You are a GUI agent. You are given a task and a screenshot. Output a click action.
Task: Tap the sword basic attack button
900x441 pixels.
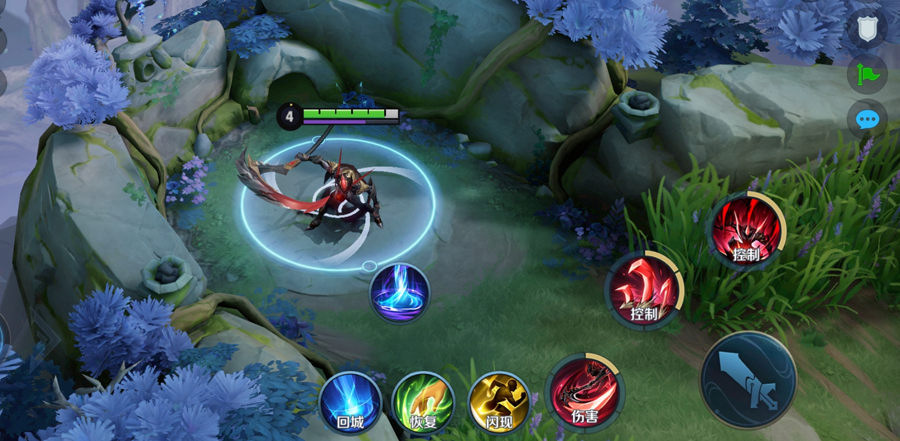pyautogui.click(x=748, y=379)
